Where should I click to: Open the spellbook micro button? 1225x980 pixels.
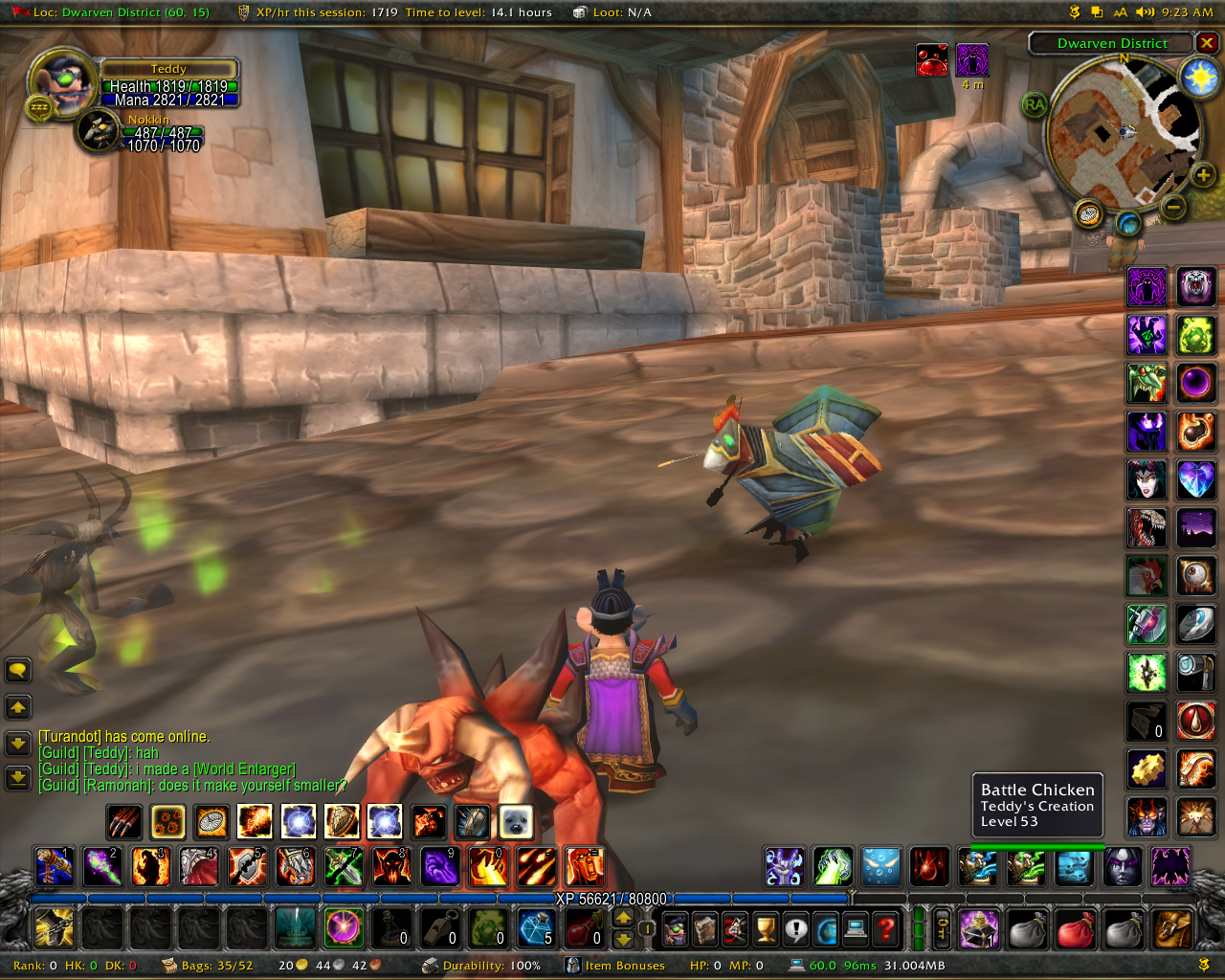(705, 927)
